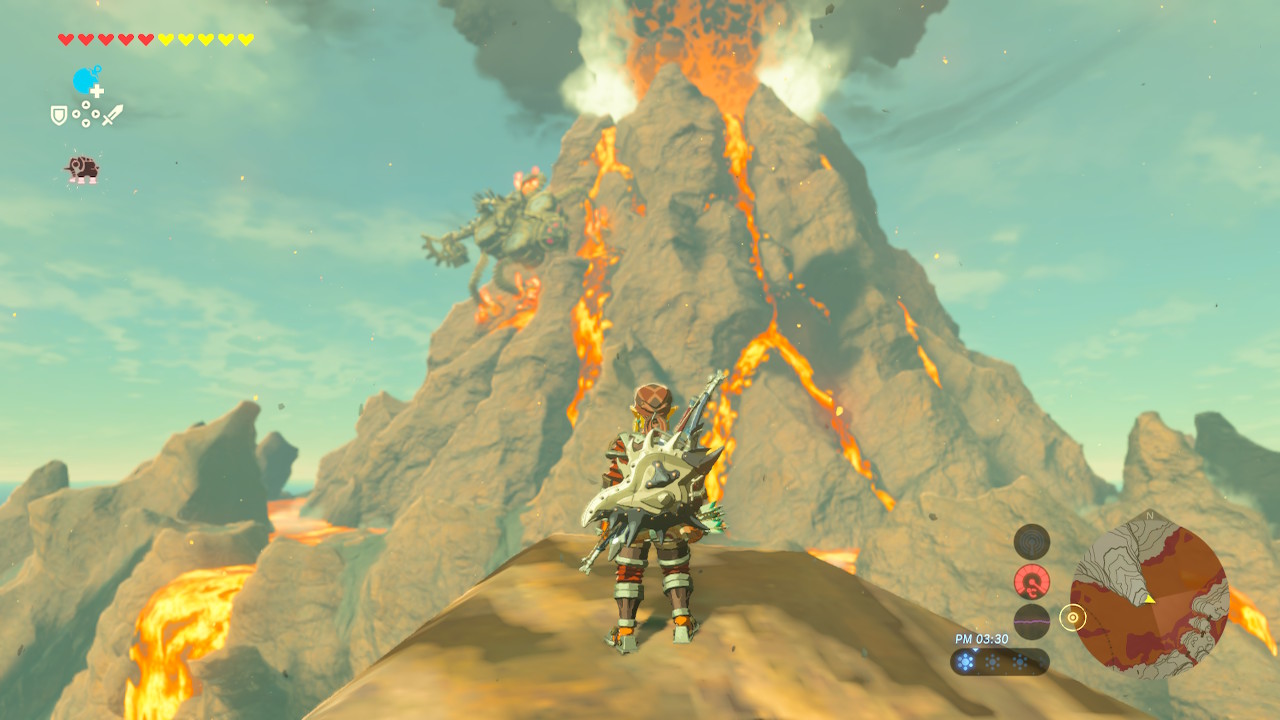1280x720 pixels.
Task: Select the Sheikah Sensor signal icon
Action: point(1031,542)
